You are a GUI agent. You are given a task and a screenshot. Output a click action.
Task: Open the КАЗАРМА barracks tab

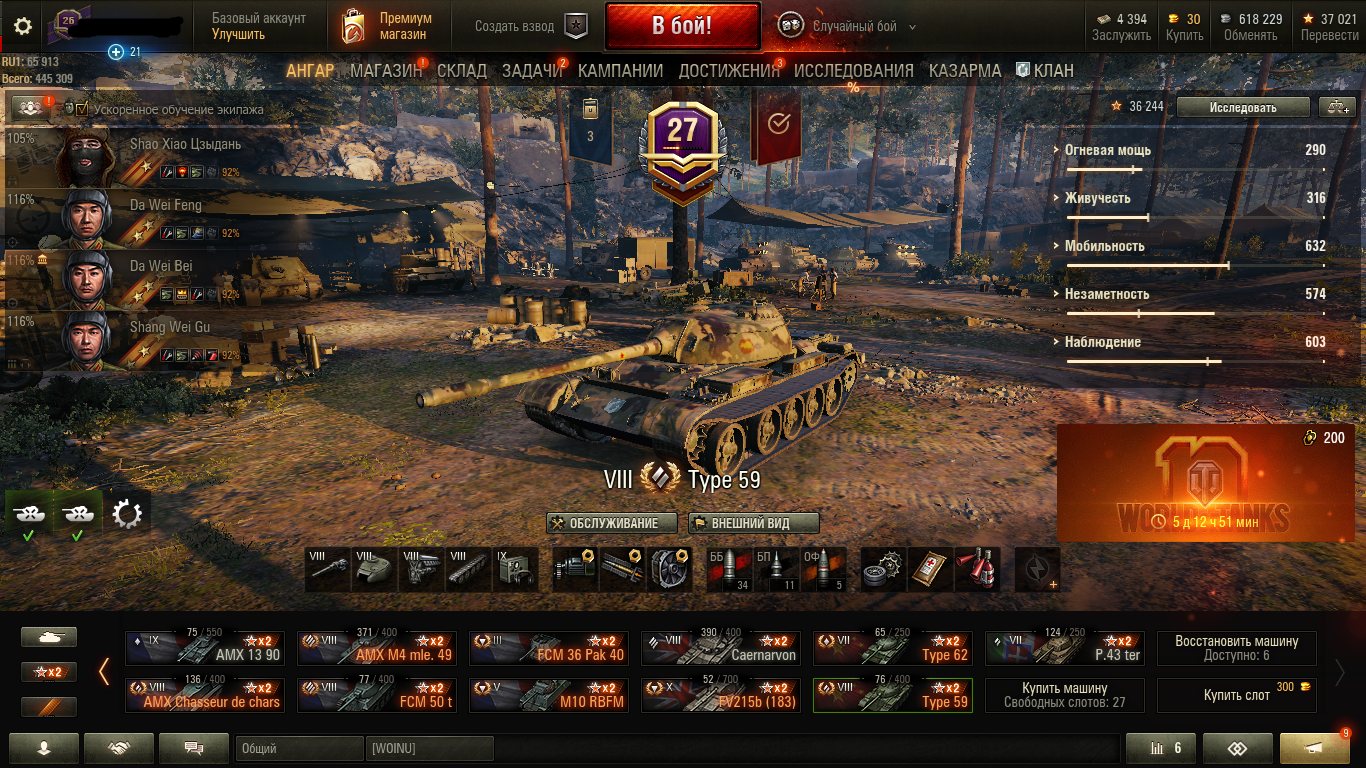point(964,71)
